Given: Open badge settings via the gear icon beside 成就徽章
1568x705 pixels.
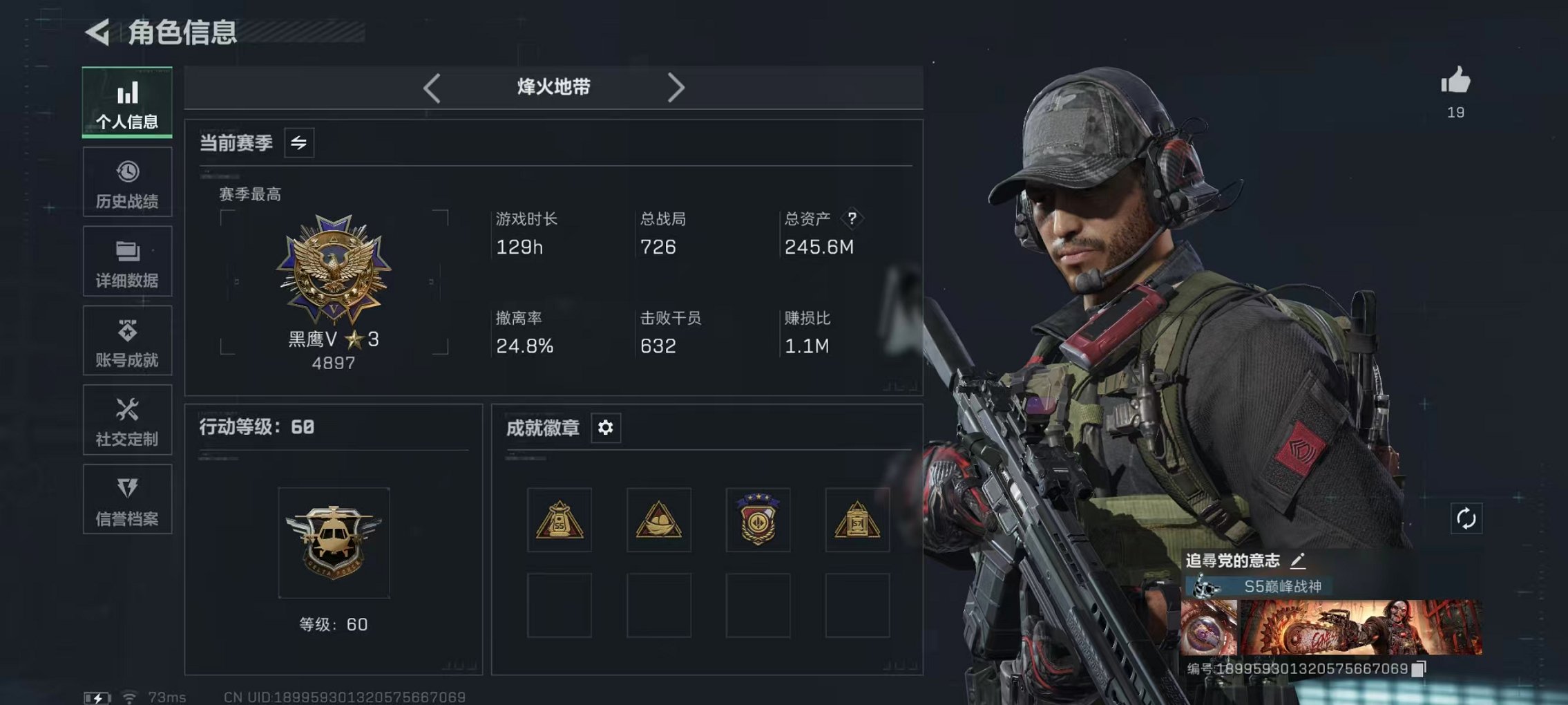Looking at the screenshot, I should [x=606, y=428].
